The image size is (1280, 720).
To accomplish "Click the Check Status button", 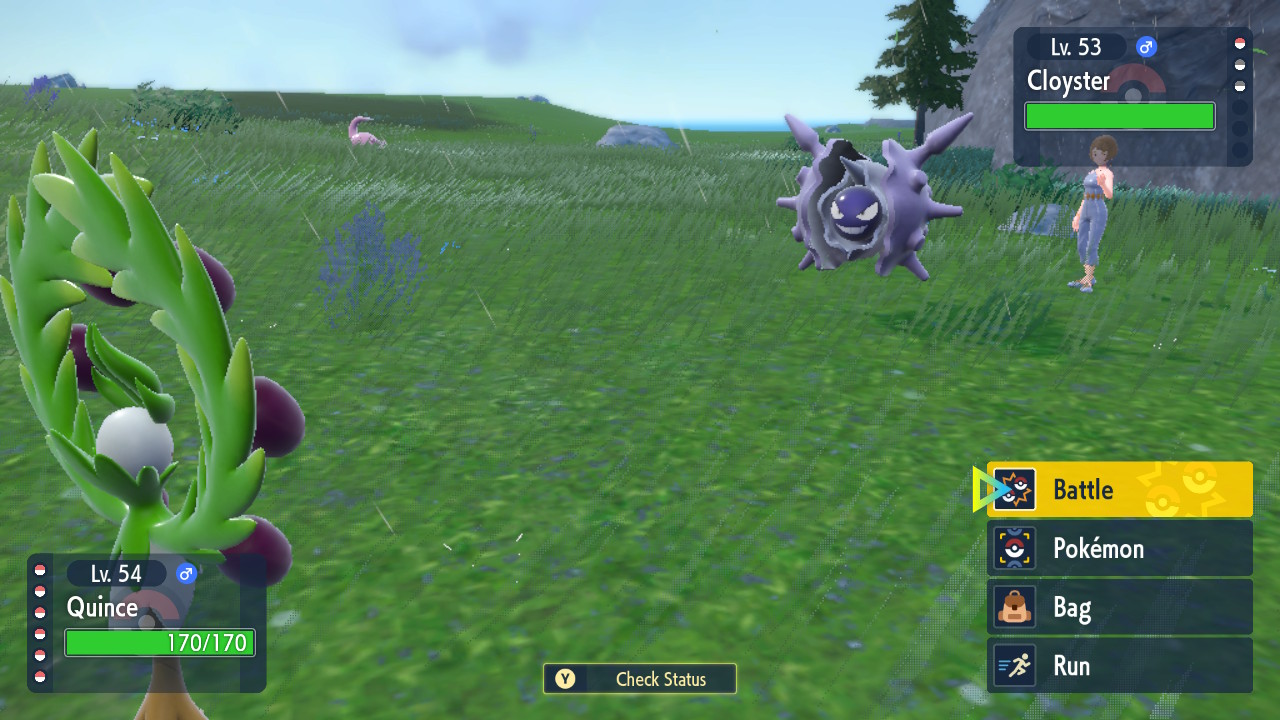I will [x=640, y=679].
